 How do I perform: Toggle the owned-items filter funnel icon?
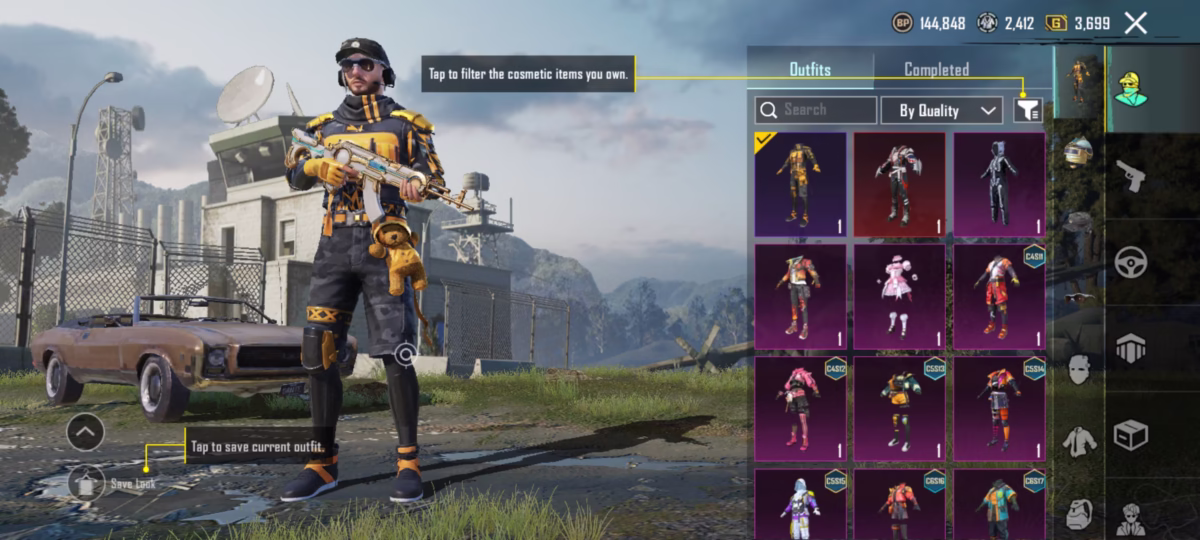1027,110
